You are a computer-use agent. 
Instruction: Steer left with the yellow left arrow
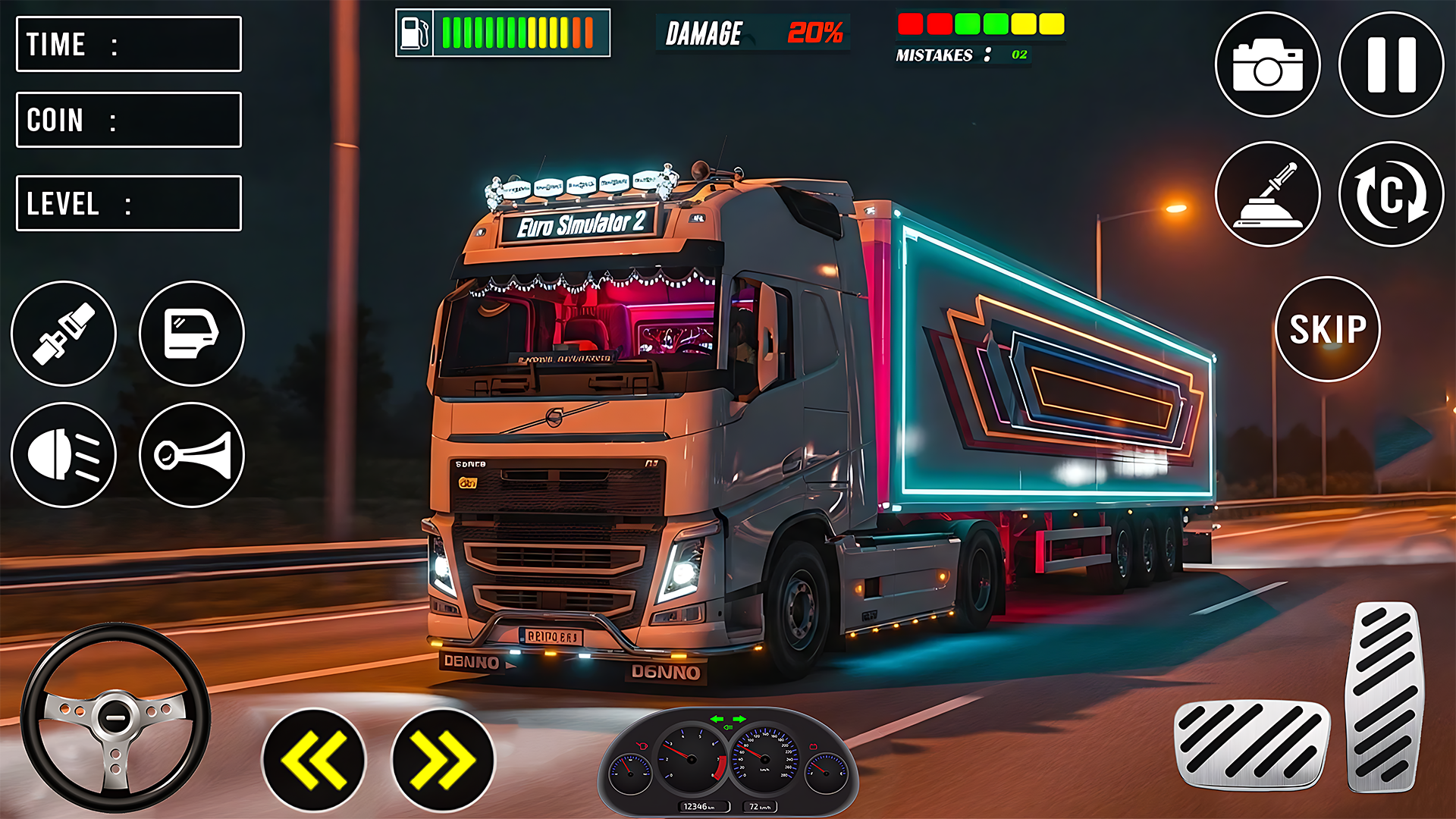click(314, 760)
